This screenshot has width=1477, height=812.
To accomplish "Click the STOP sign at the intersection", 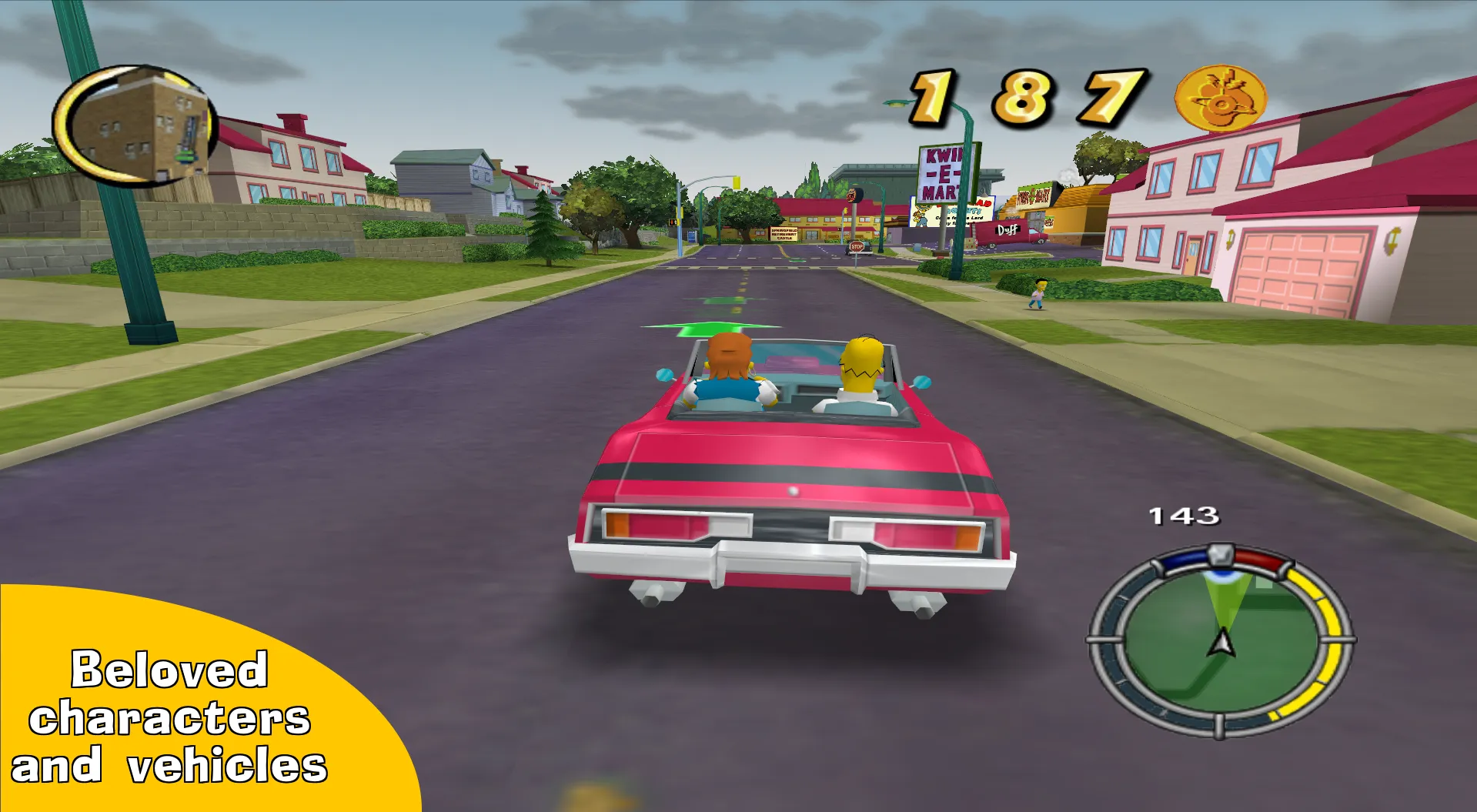I will pos(857,246).
